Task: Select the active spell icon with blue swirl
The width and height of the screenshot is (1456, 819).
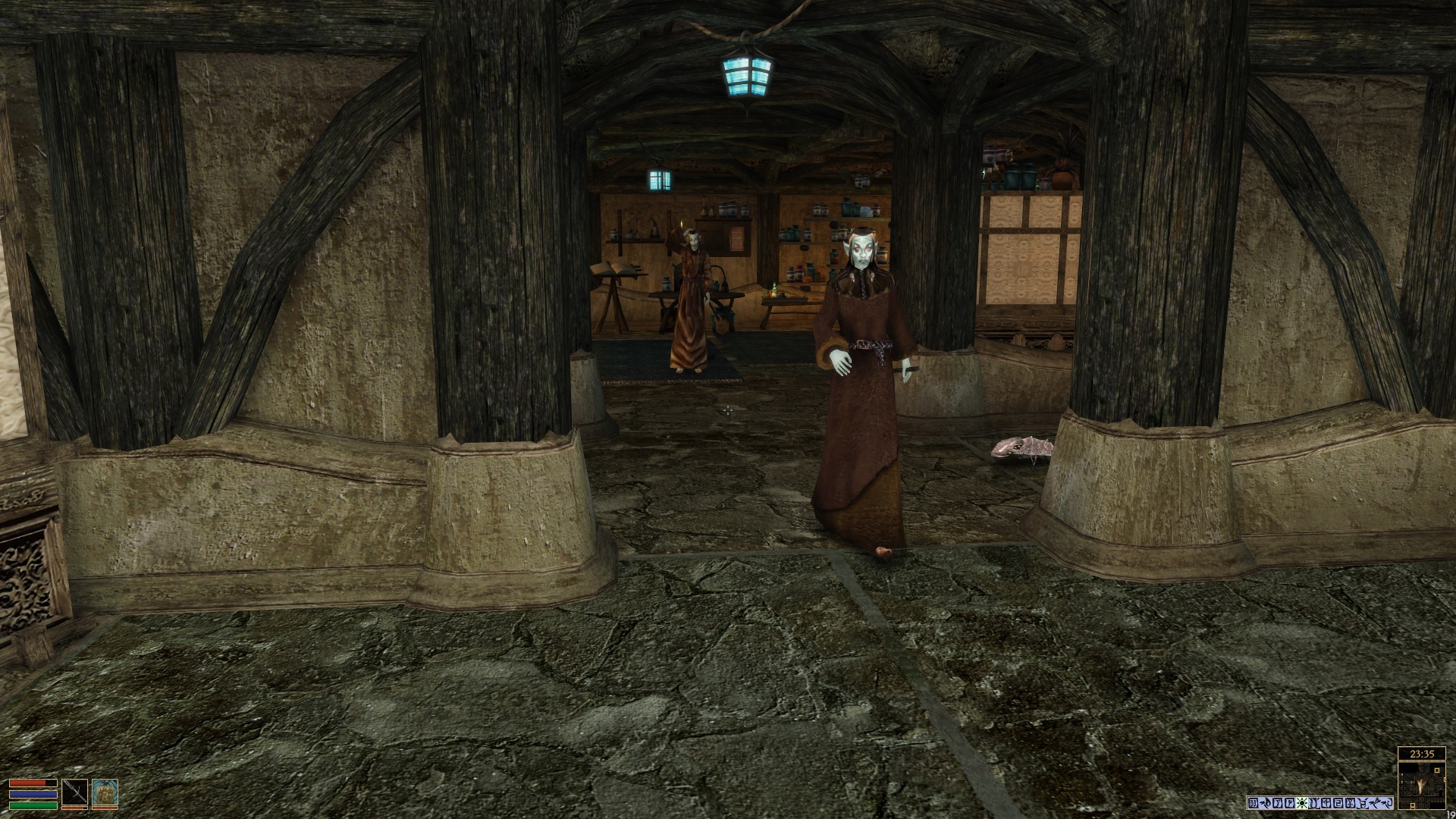Action: click(x=105, y=793)
